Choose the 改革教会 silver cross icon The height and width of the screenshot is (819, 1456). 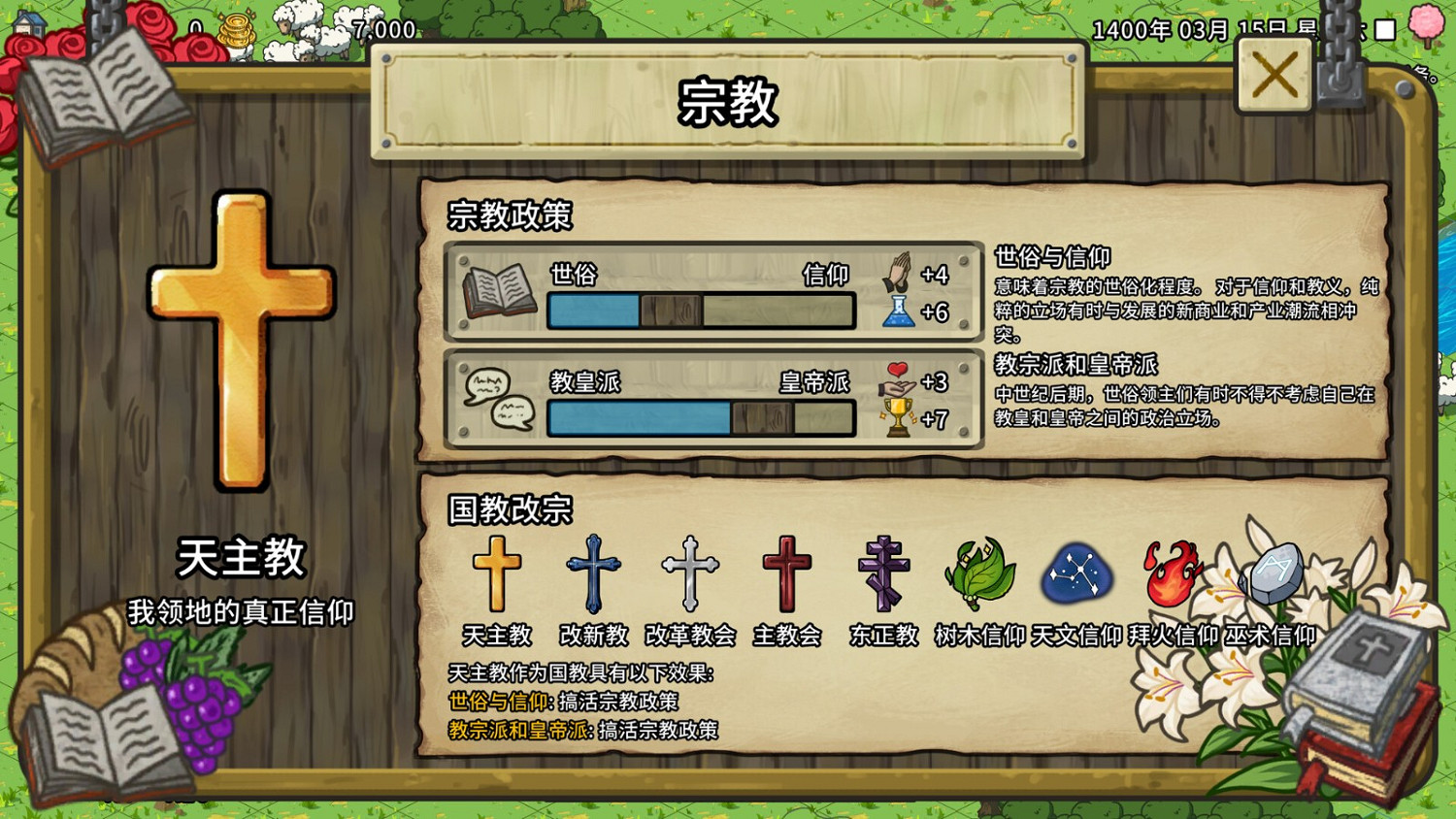point(690,573)
